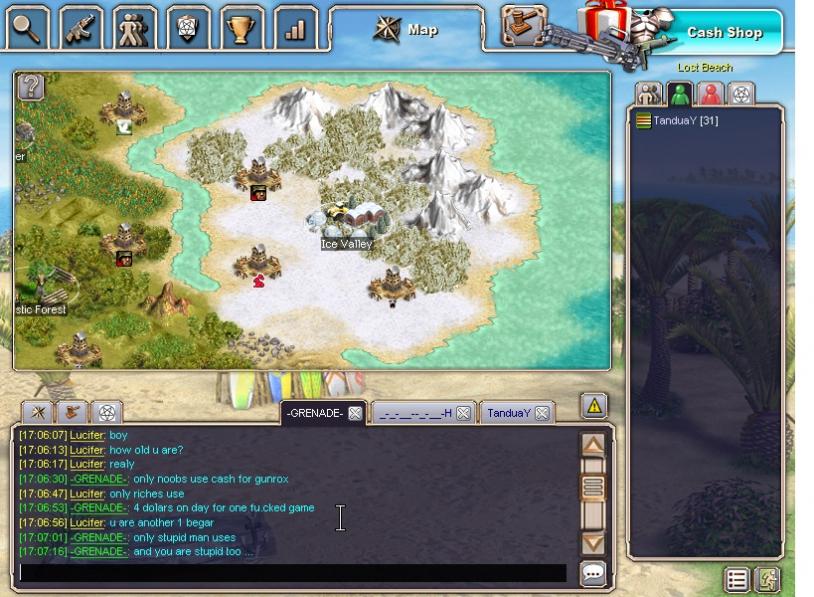Show the green player list tab

tap(680, 94)
